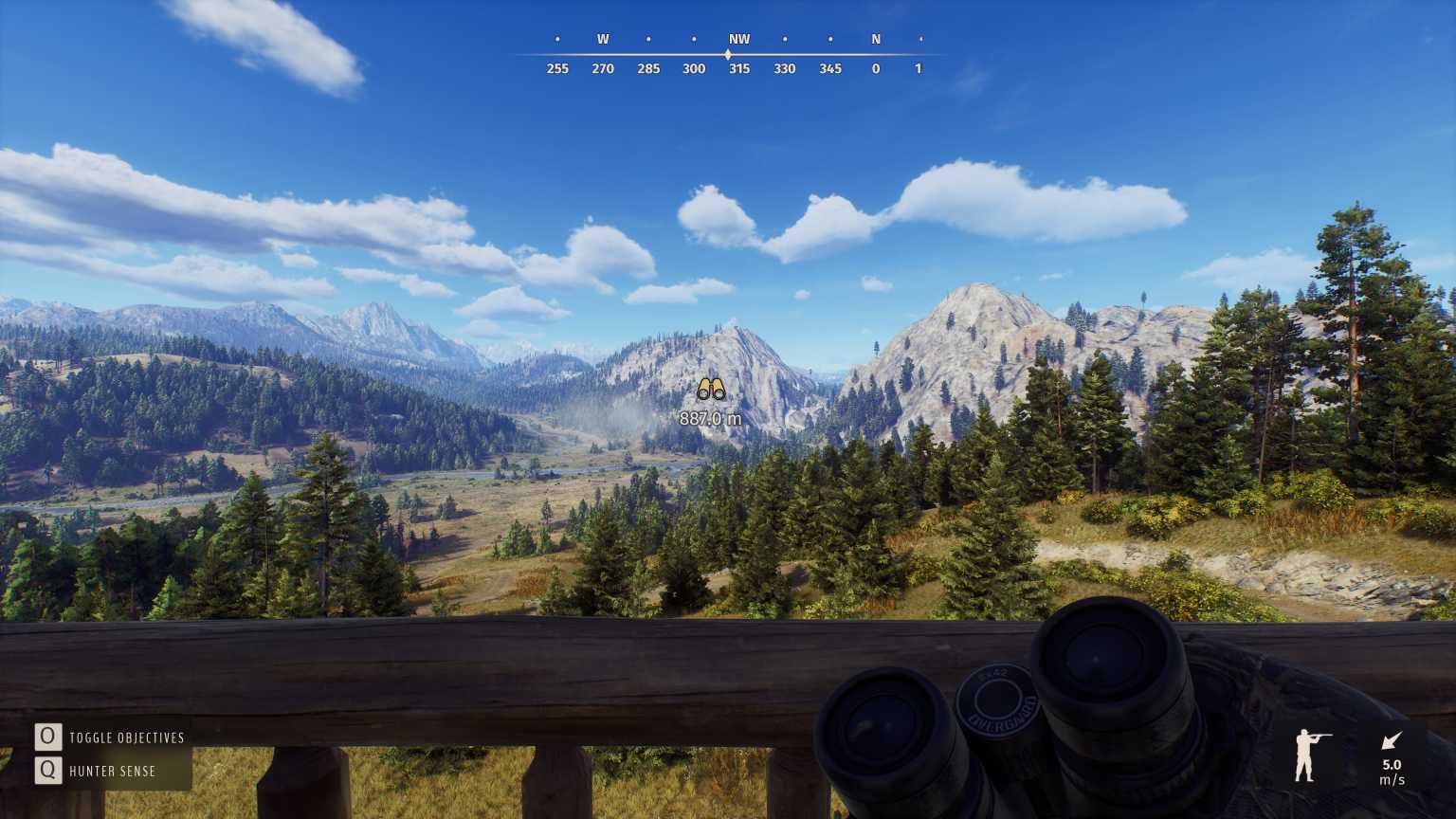Click the 0 mark on the compass strip

point(875,68)
